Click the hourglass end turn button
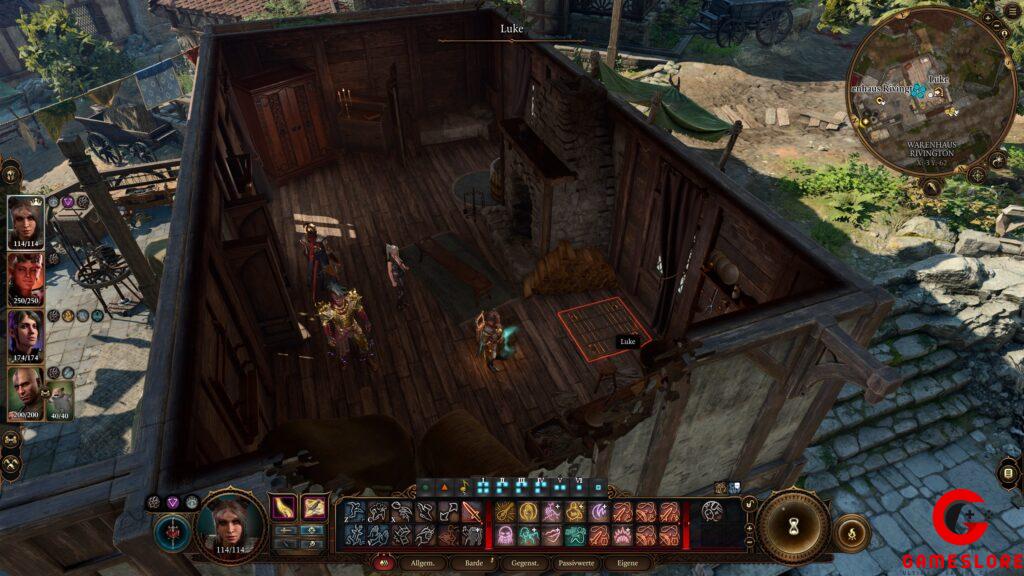 tap(794, 524)
